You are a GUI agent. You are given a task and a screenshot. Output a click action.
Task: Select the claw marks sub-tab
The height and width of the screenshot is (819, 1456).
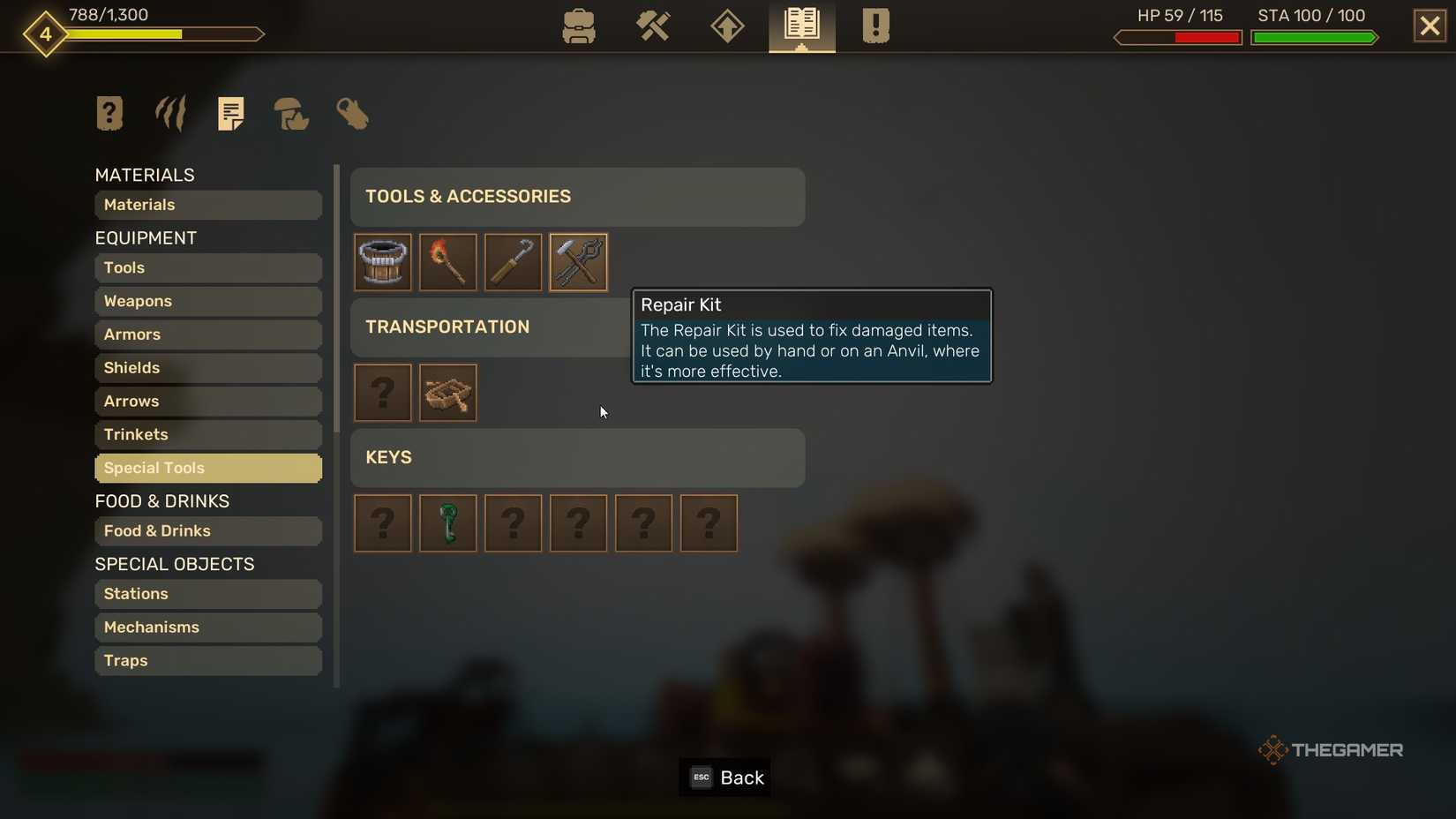click(169, 113)
